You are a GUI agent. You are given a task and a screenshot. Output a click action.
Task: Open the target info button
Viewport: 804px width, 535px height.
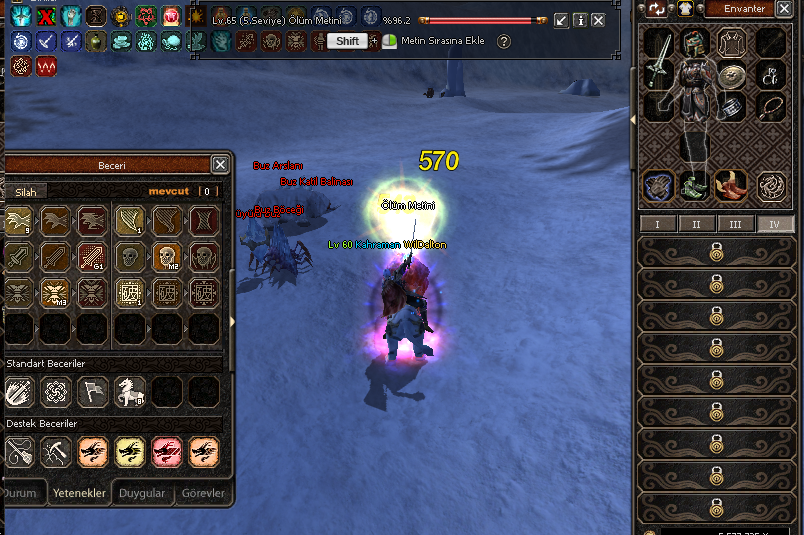[x=579, y=20]
